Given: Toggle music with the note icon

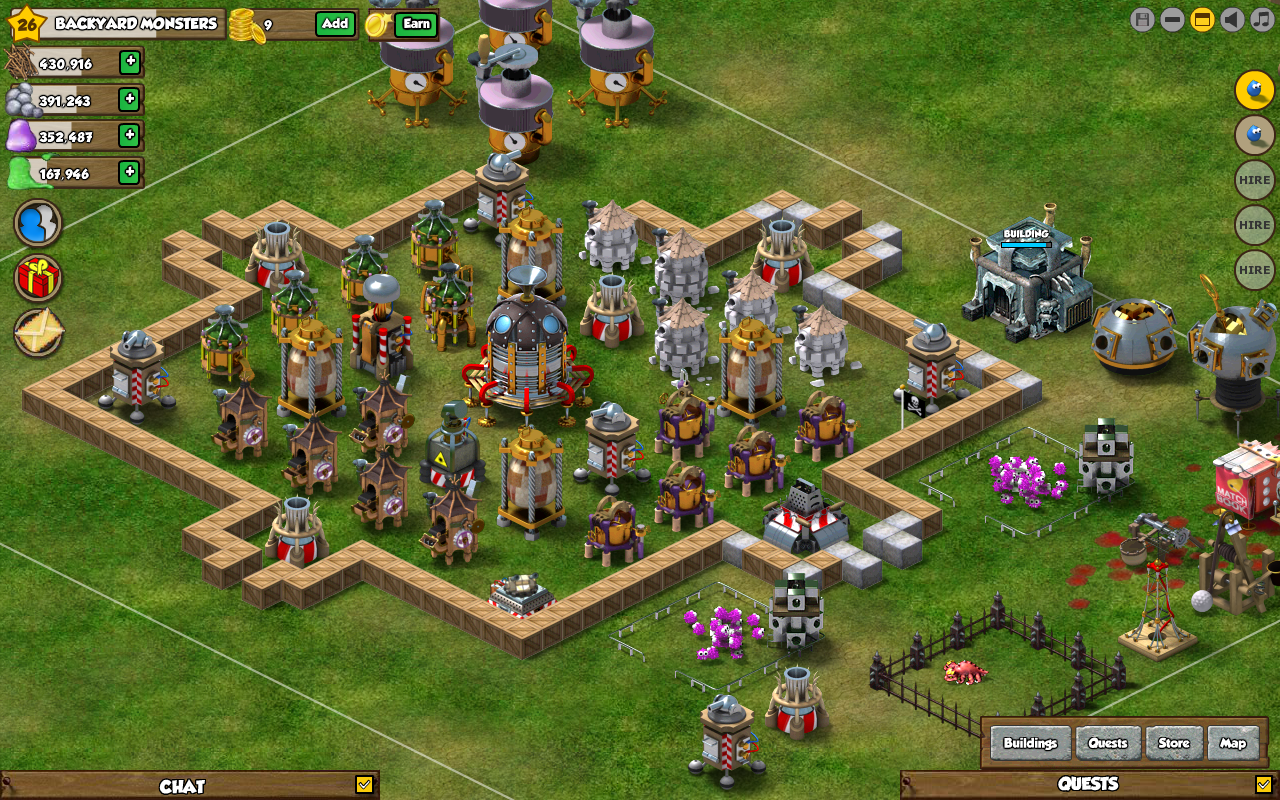Looking at the screenshot, I should tap(1262, 19).
